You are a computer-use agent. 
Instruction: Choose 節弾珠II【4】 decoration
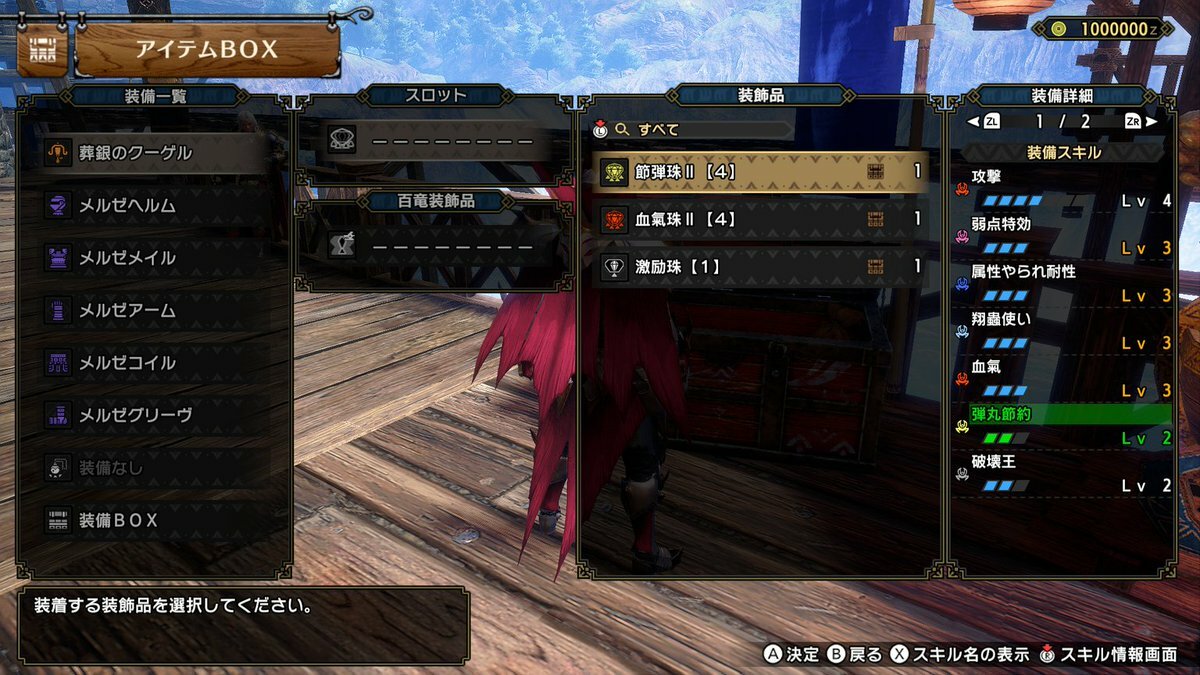tap(761, 172)
